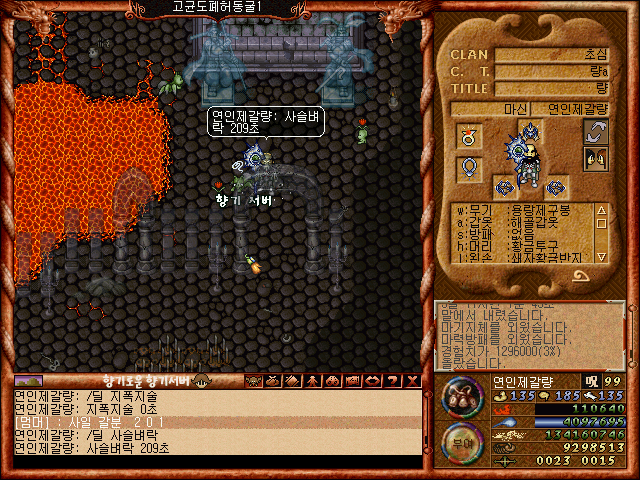Select the left hand slot beside the character
640x480 pixels.
coord(504,186)
